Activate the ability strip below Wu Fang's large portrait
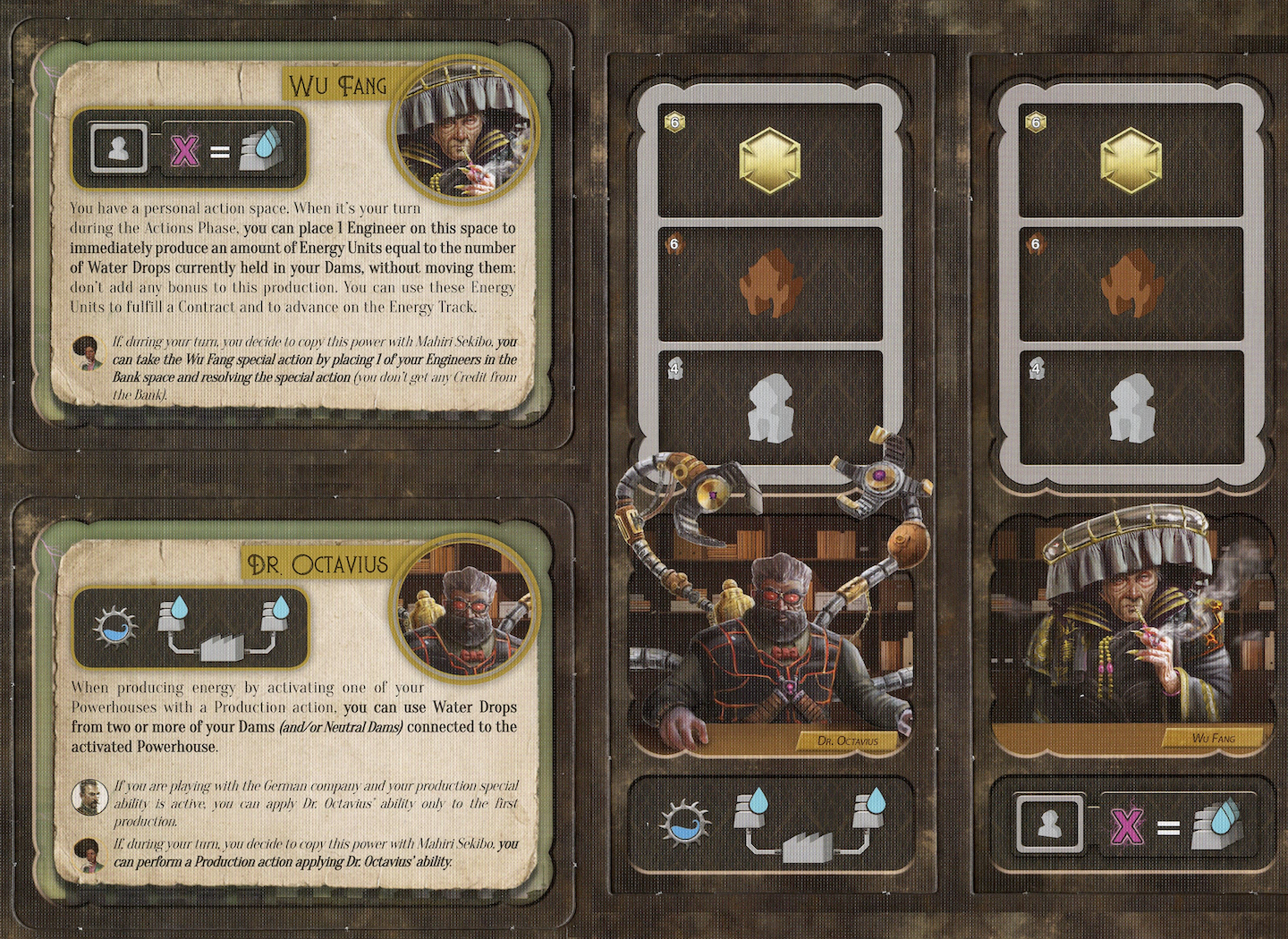This screenshot has width=1288, height=939. 1131,824
